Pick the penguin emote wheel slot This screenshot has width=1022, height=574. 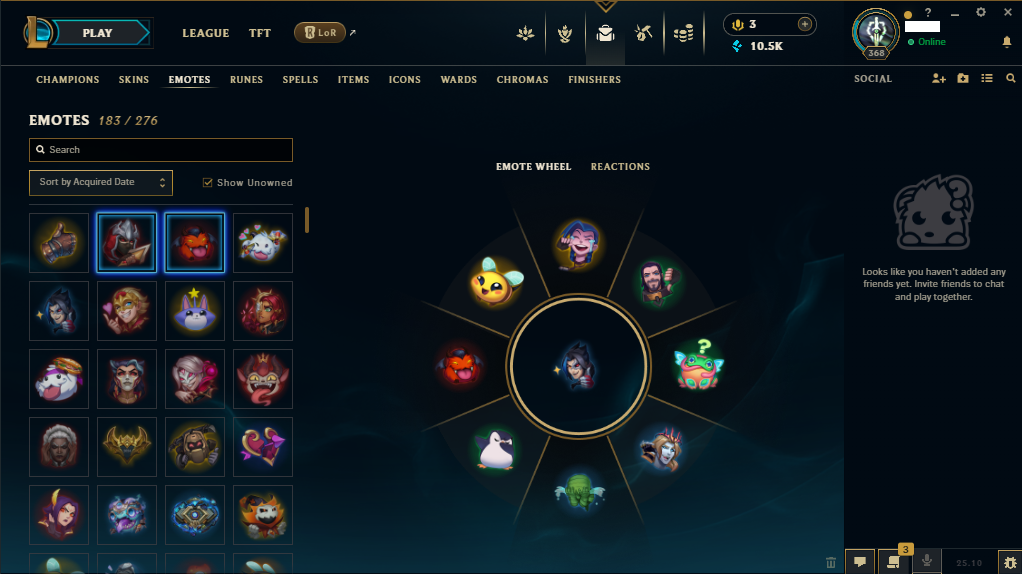click(x=495, y=451)
